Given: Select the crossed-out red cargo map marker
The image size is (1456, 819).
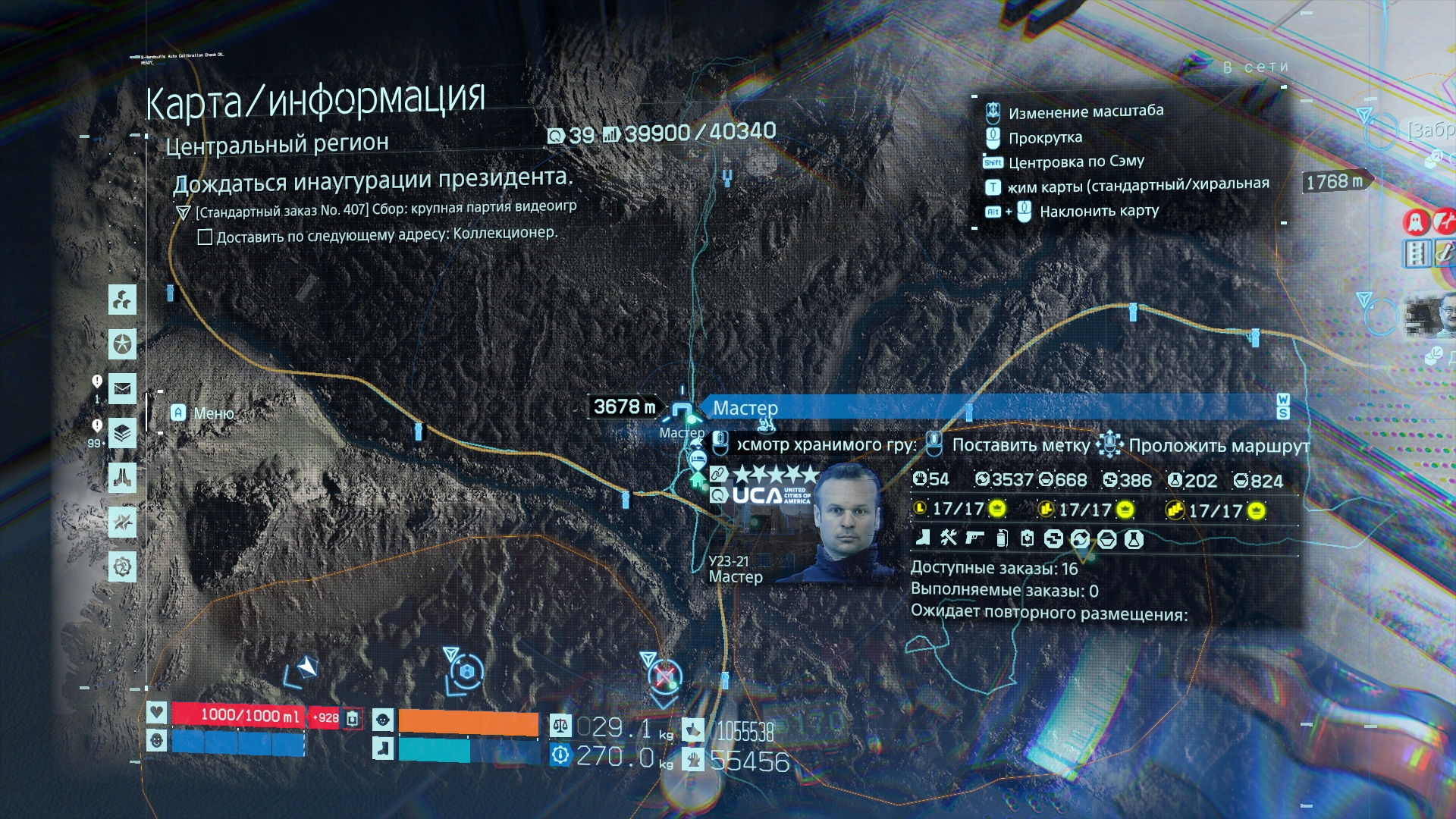Looking at the screenshot, I should coord(665,676).
